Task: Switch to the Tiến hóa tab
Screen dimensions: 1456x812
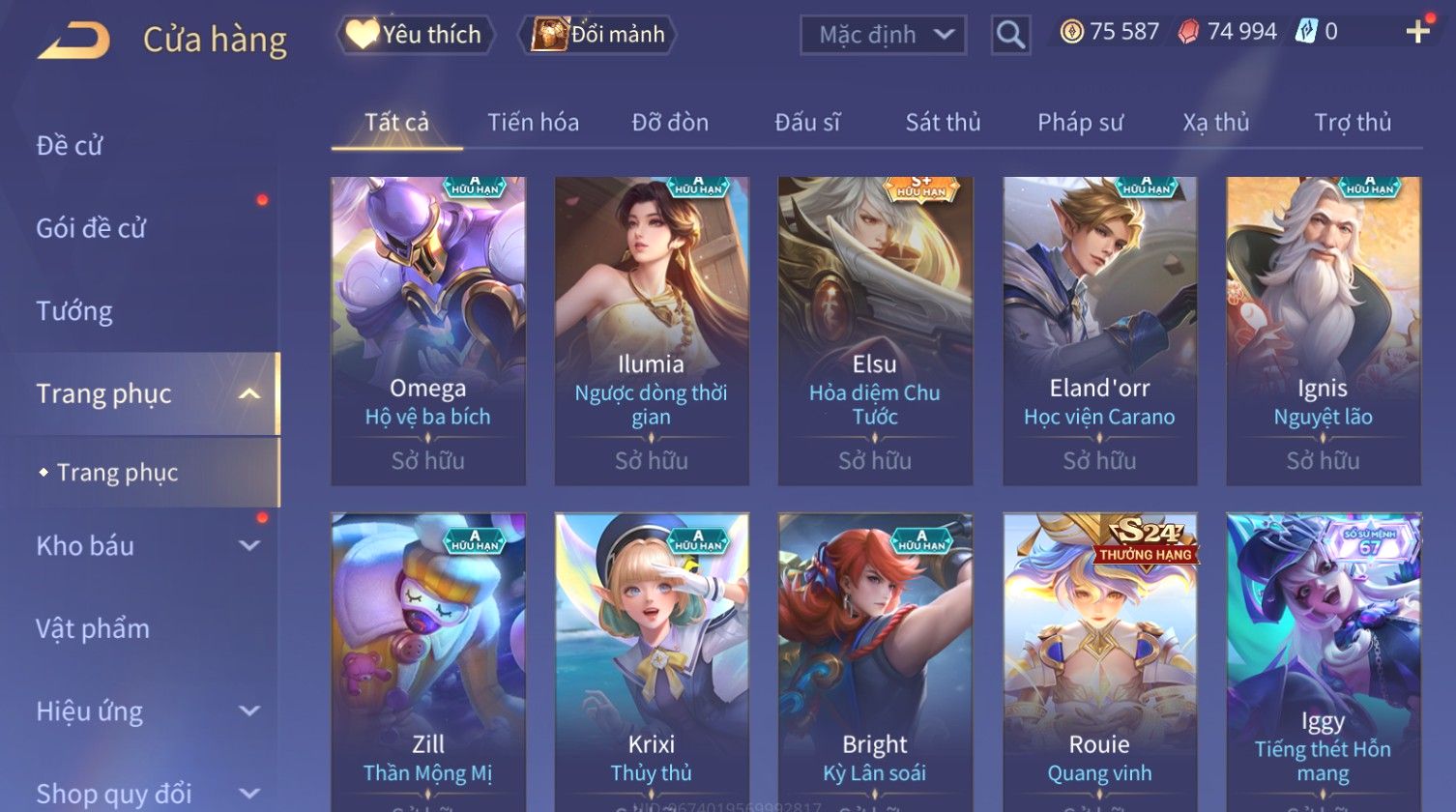Action: [533, 123]
